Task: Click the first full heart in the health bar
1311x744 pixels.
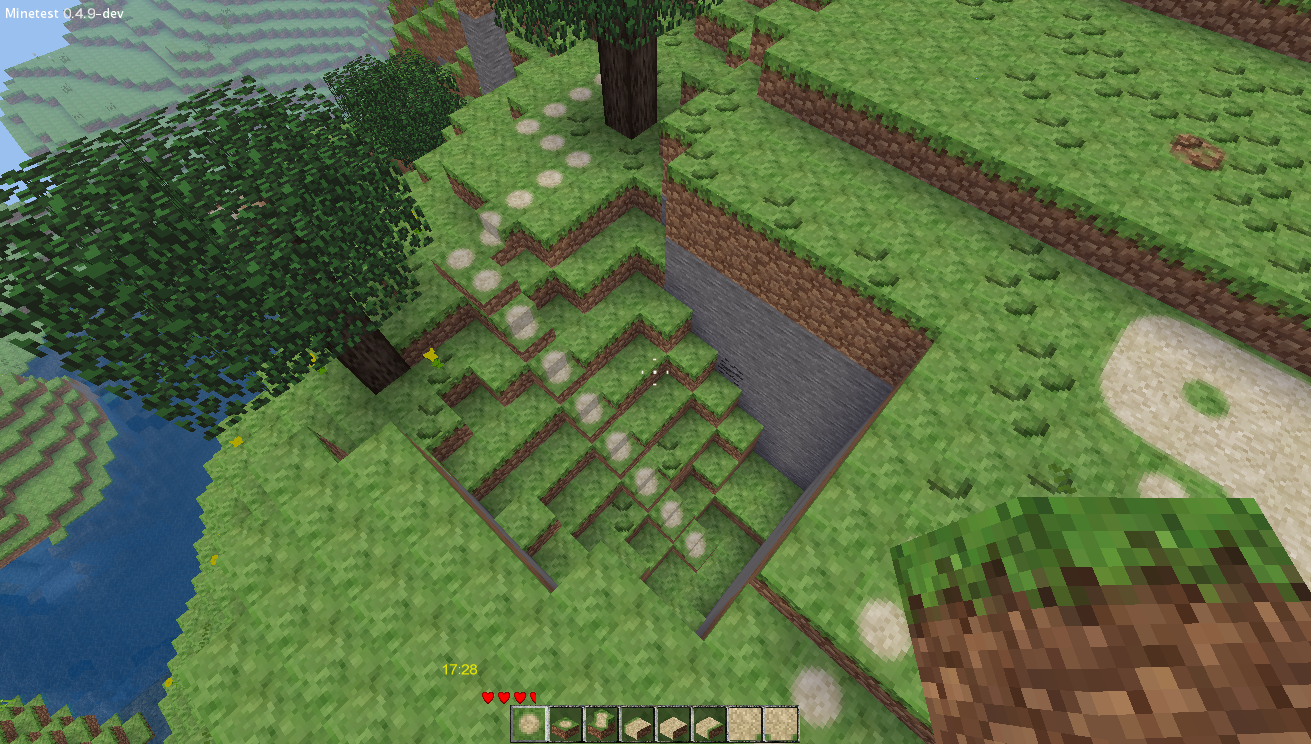Action: [486, 698]
